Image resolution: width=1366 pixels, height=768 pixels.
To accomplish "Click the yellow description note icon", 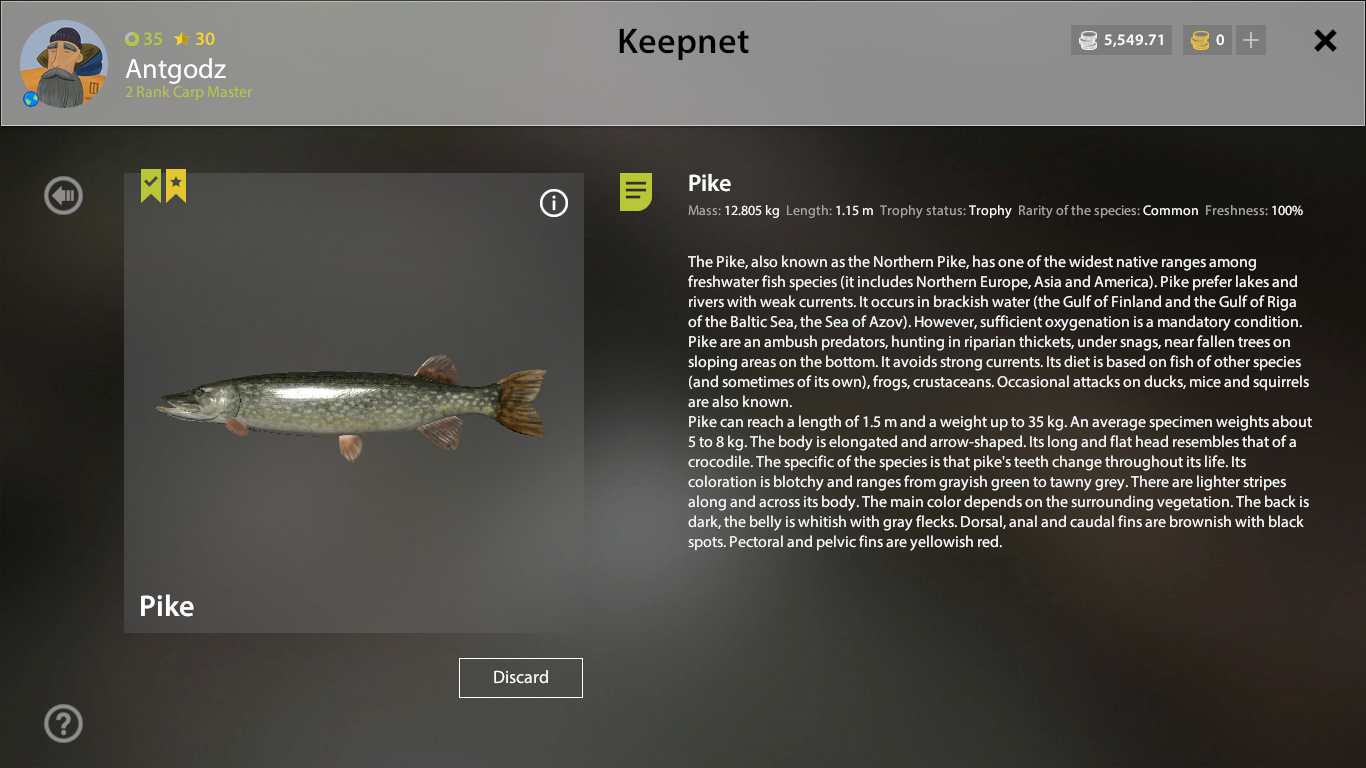I will tap(636, 191).
